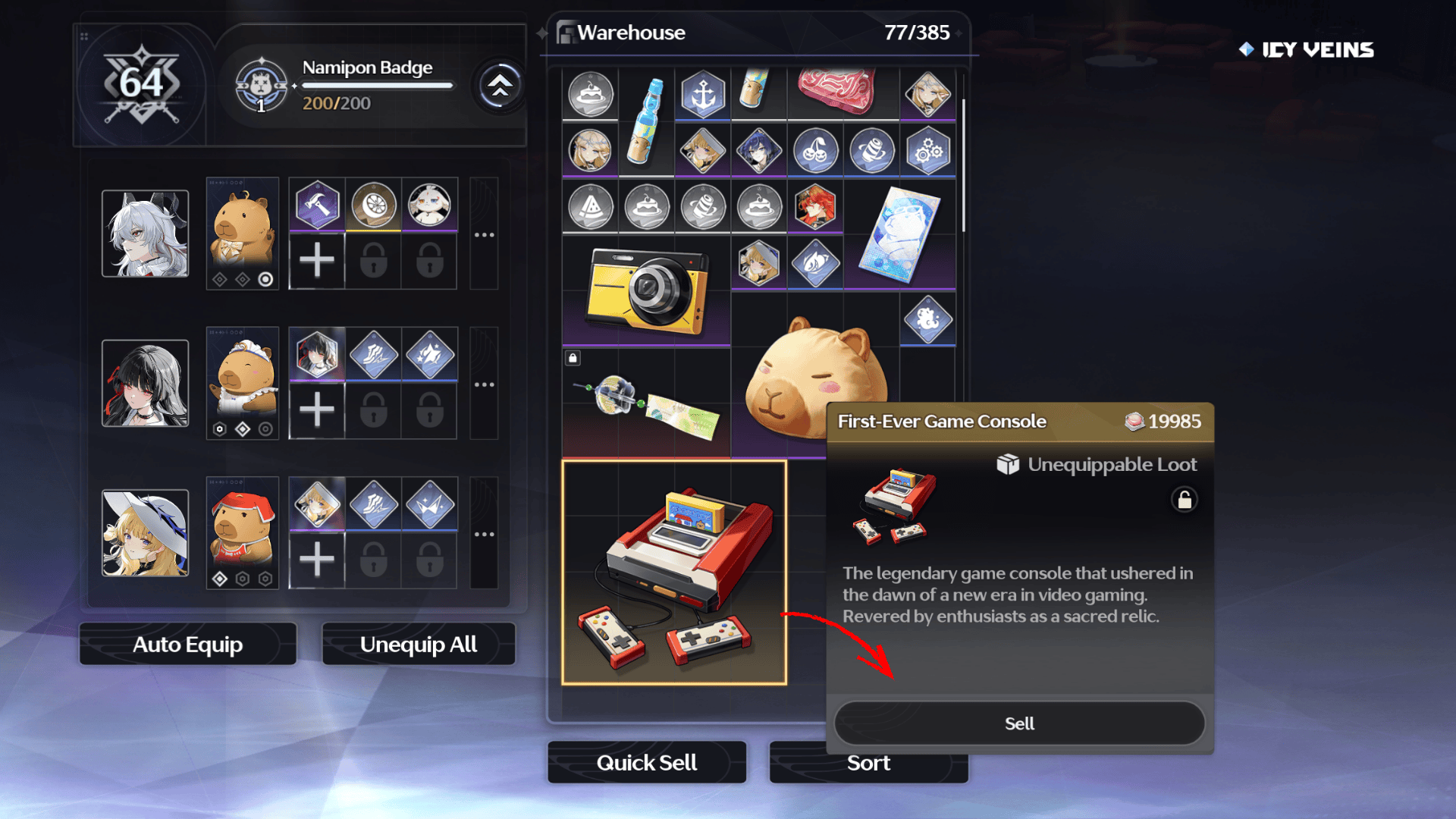Screen dimensions: 1456x819
Task: Select the locked globe and map item
Action: coord(646,406)
